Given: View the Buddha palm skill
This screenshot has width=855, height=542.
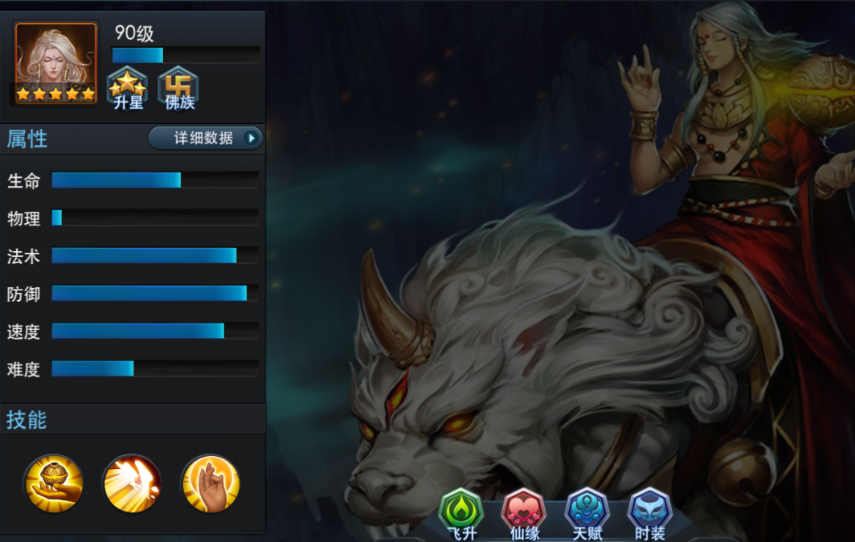Looking at the screenshot, I should click(x=210, y=483).
